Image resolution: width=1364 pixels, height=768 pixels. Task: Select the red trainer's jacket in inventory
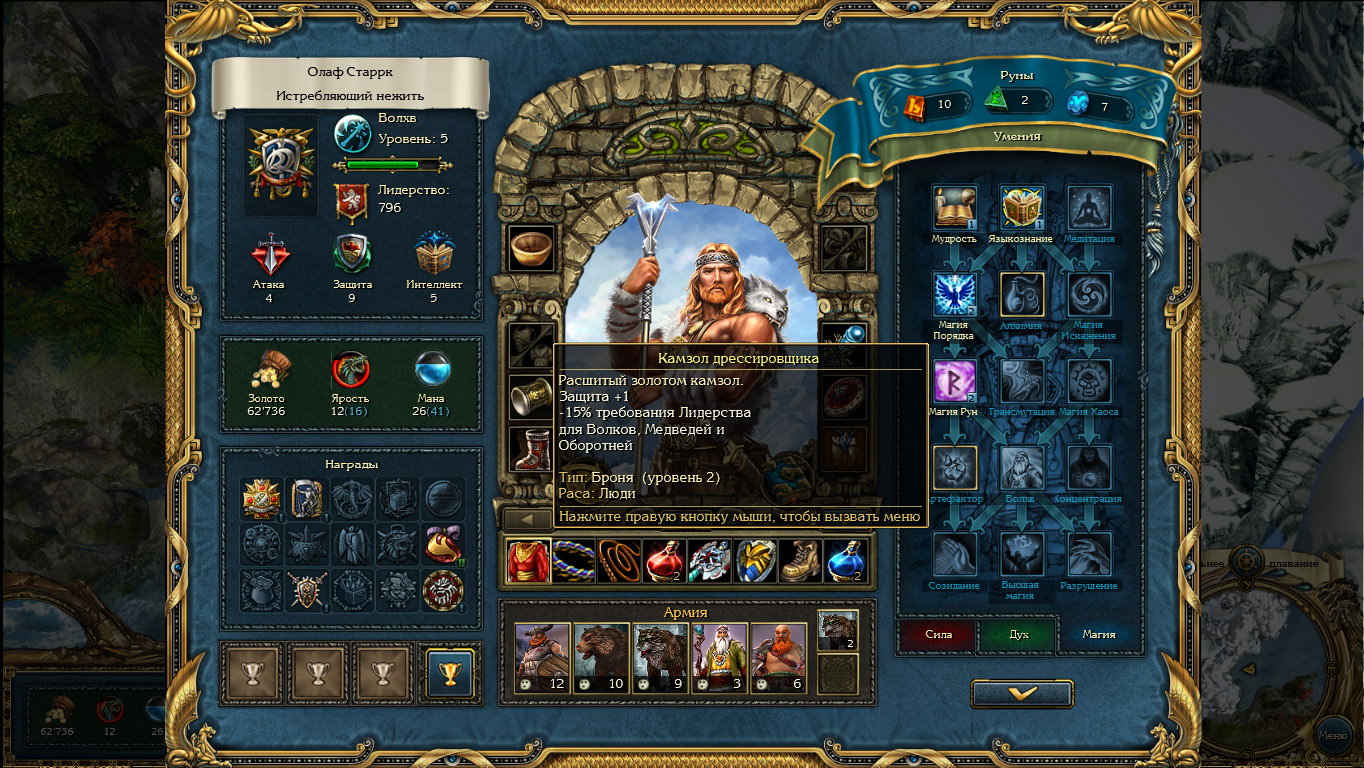[x=528, y=561]
